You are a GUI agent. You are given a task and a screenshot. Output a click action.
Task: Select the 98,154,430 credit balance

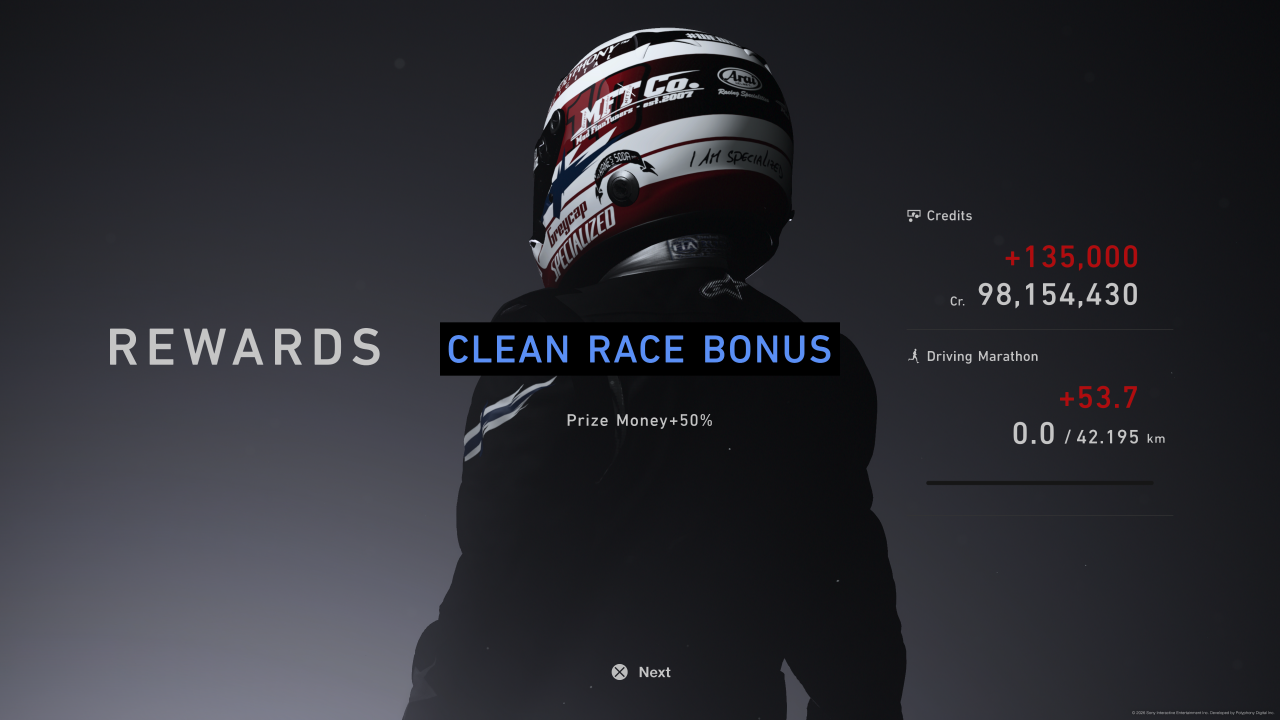[1057, 294]
